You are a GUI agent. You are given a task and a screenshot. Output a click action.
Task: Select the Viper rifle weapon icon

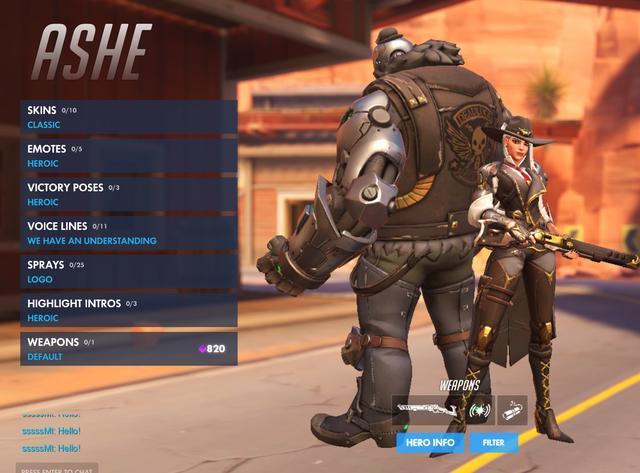427,410
